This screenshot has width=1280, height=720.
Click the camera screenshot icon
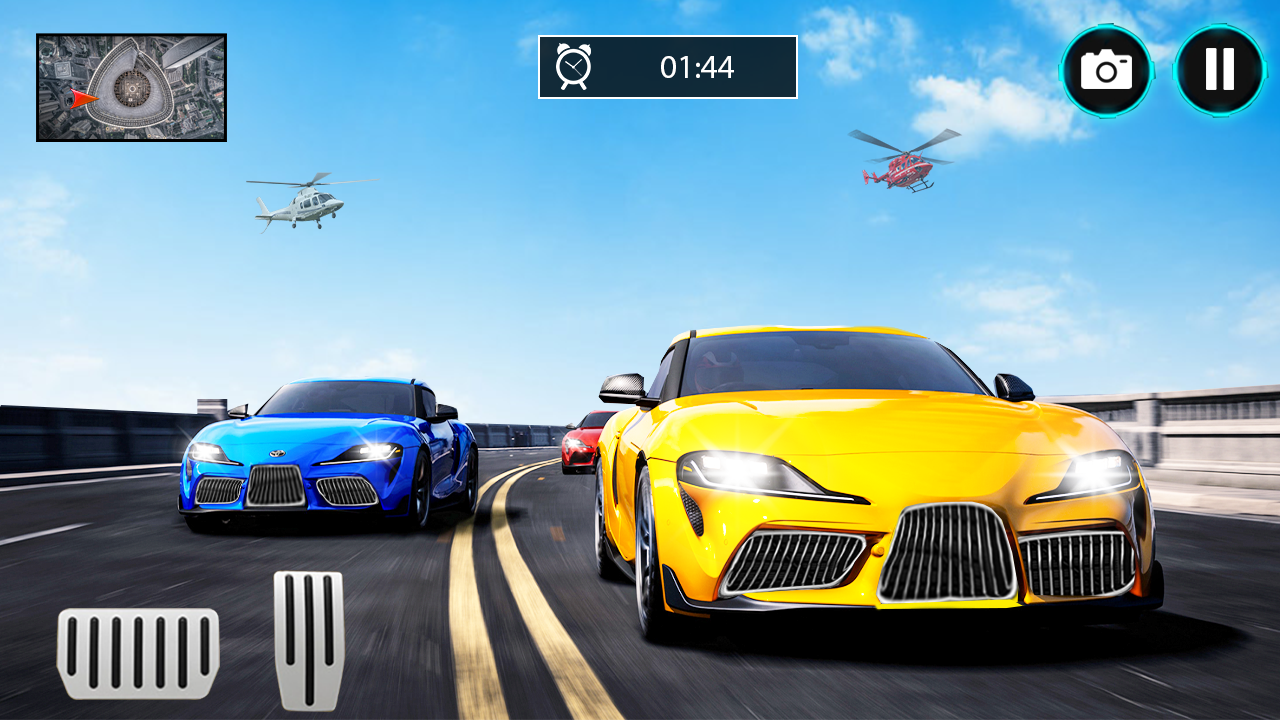click(x=1106, y=71)
